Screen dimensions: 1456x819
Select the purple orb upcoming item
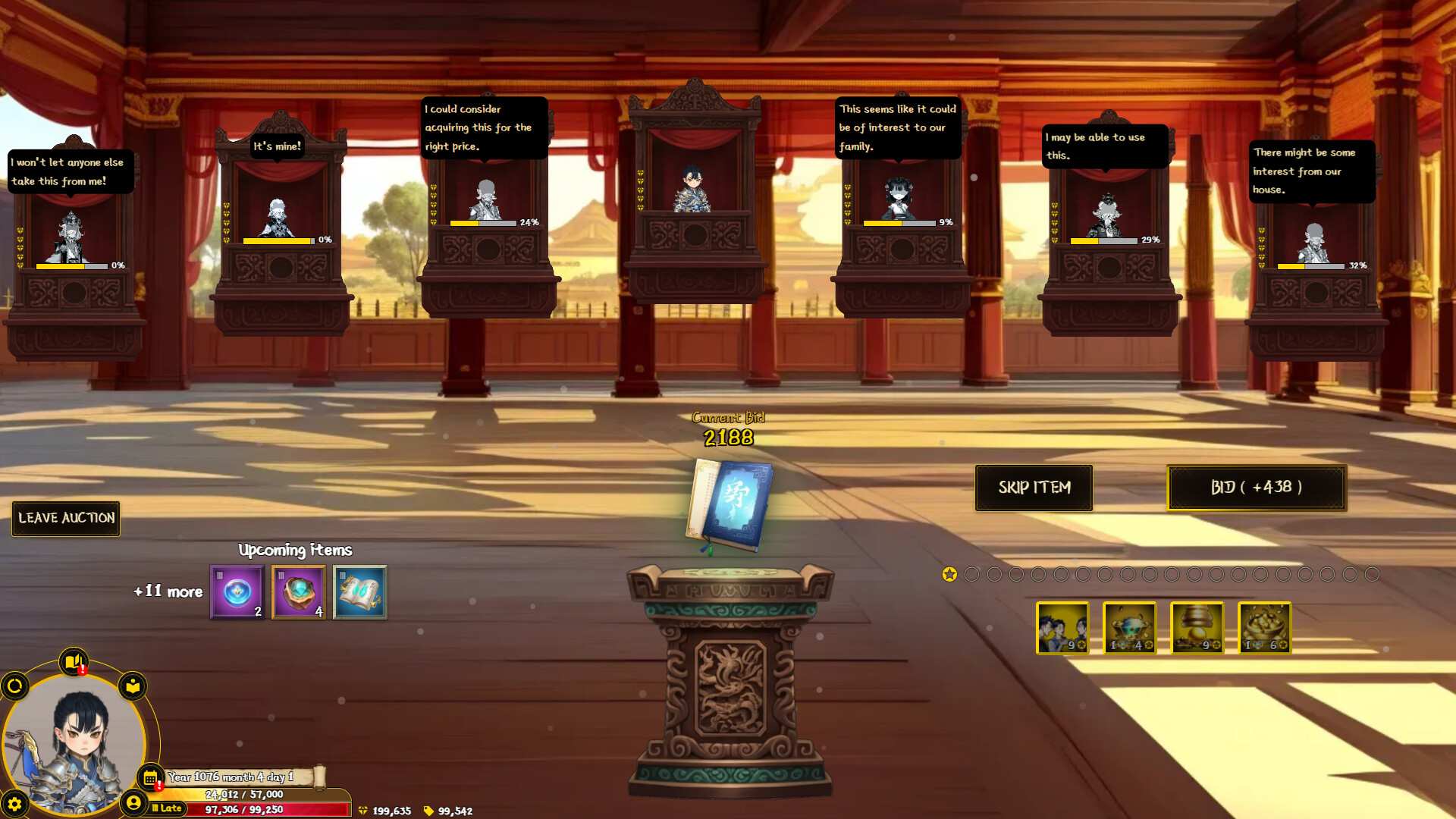236,592
